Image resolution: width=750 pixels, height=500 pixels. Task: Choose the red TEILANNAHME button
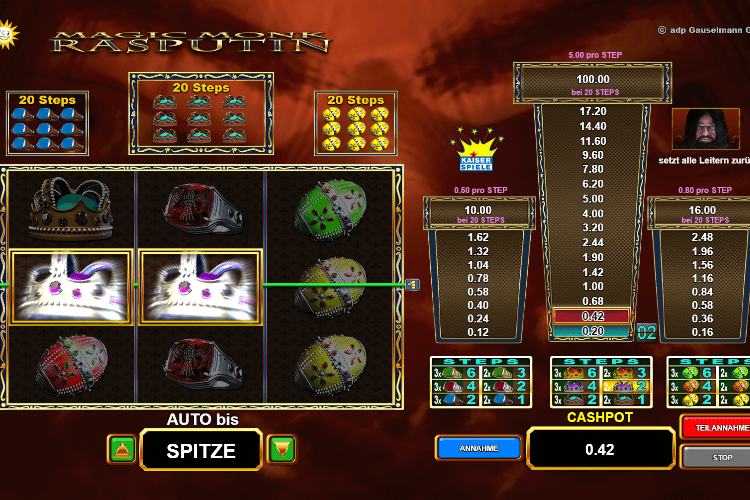coord(714,427)
